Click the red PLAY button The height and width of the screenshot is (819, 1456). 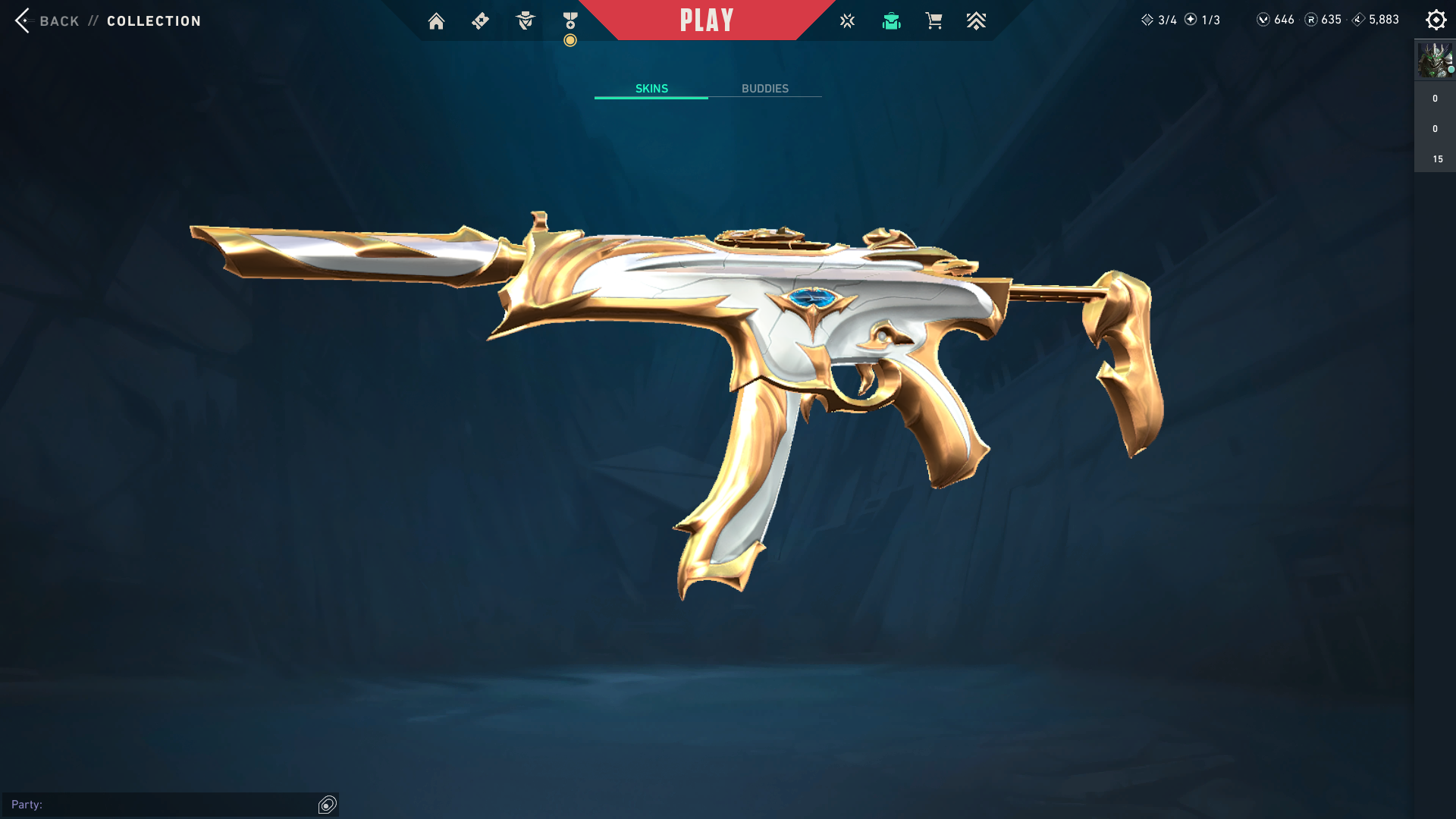(707, 20)
